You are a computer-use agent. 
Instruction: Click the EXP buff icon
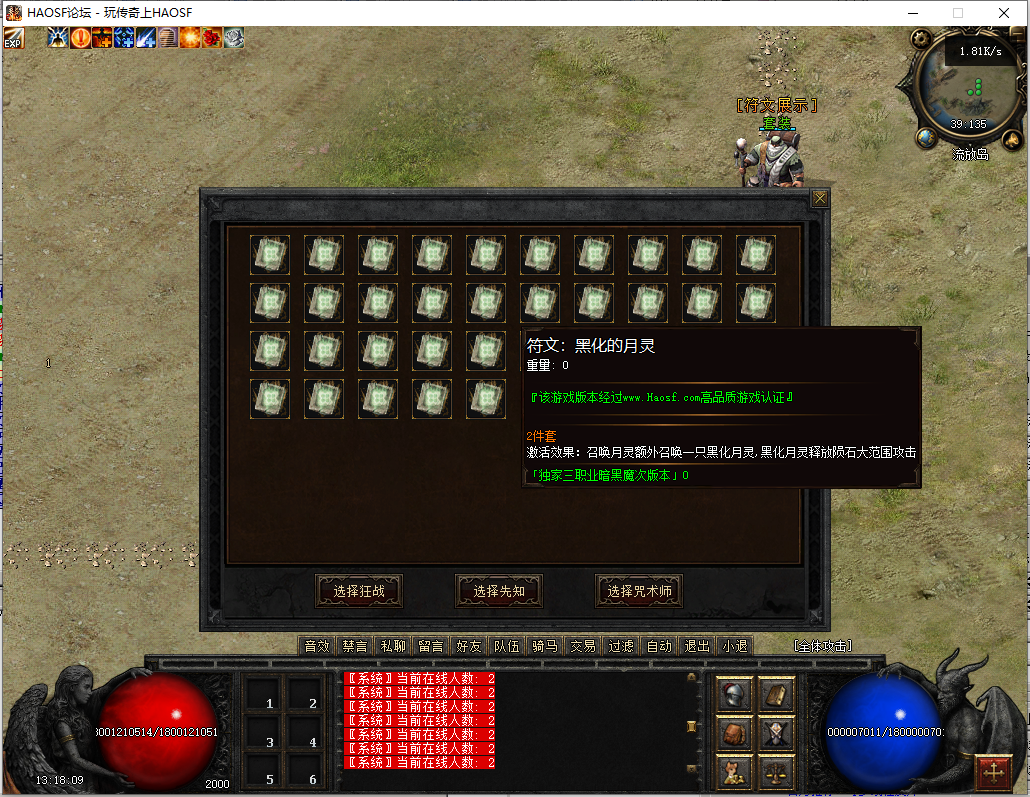coord(13,38)
